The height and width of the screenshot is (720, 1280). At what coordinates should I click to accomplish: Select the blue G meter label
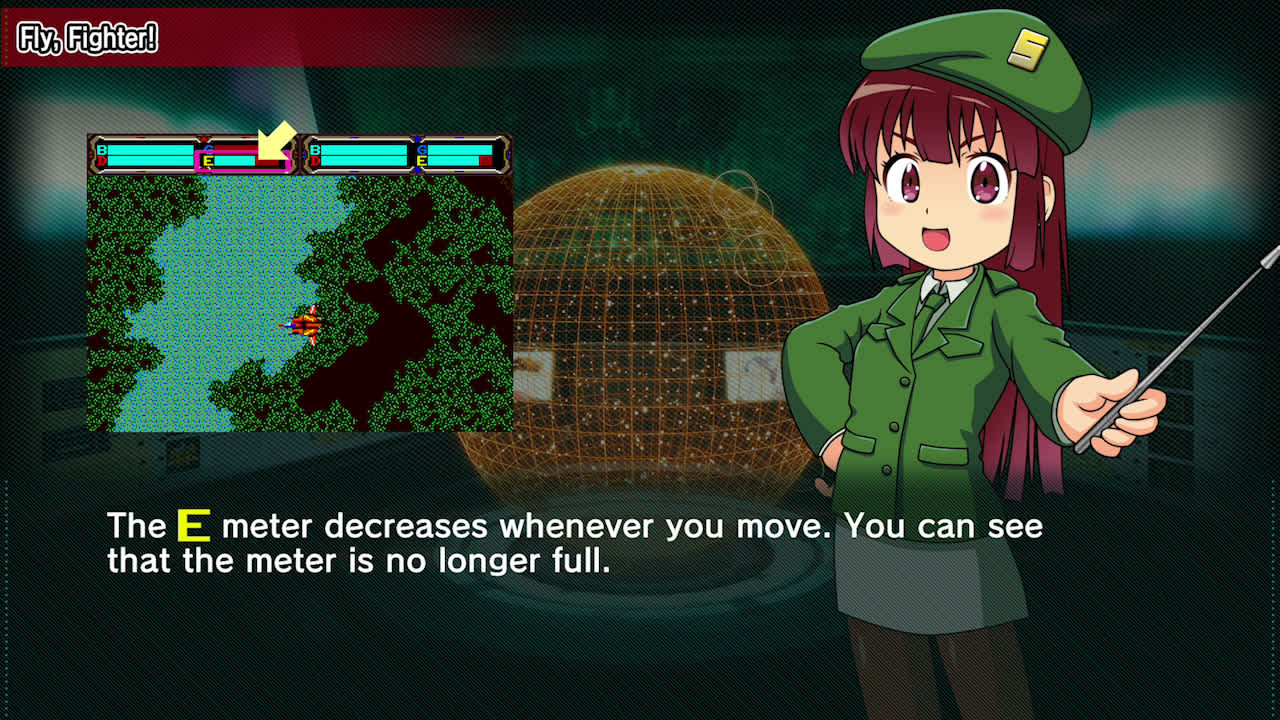point(209,149)
